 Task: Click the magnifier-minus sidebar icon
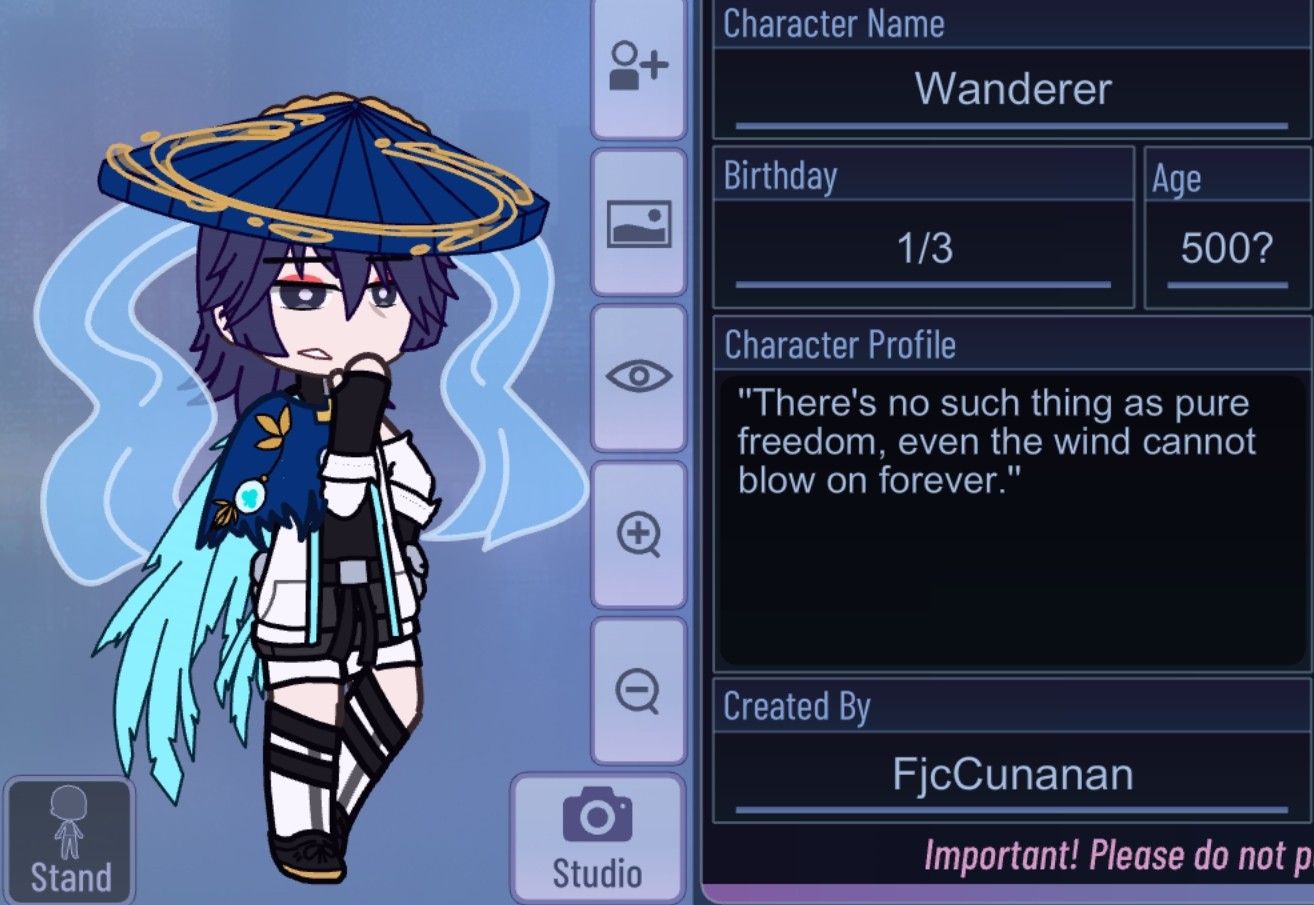[638, 692]
